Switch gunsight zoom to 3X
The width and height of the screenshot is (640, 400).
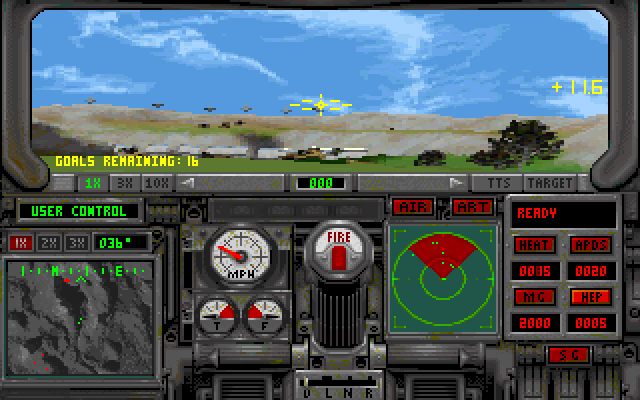click(126, 183)
